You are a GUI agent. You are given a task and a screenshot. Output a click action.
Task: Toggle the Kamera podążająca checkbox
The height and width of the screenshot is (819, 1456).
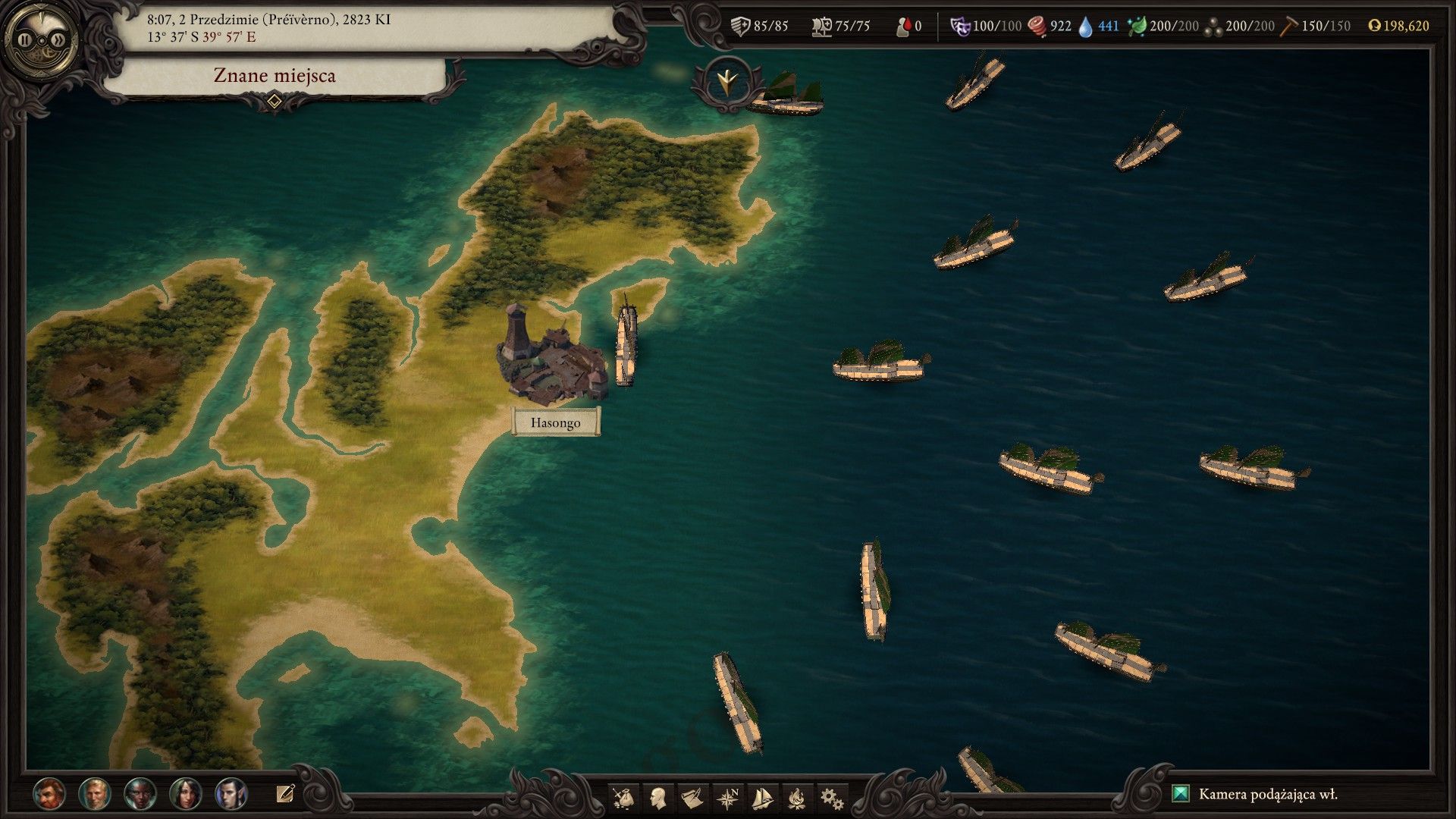(1181, 794)
